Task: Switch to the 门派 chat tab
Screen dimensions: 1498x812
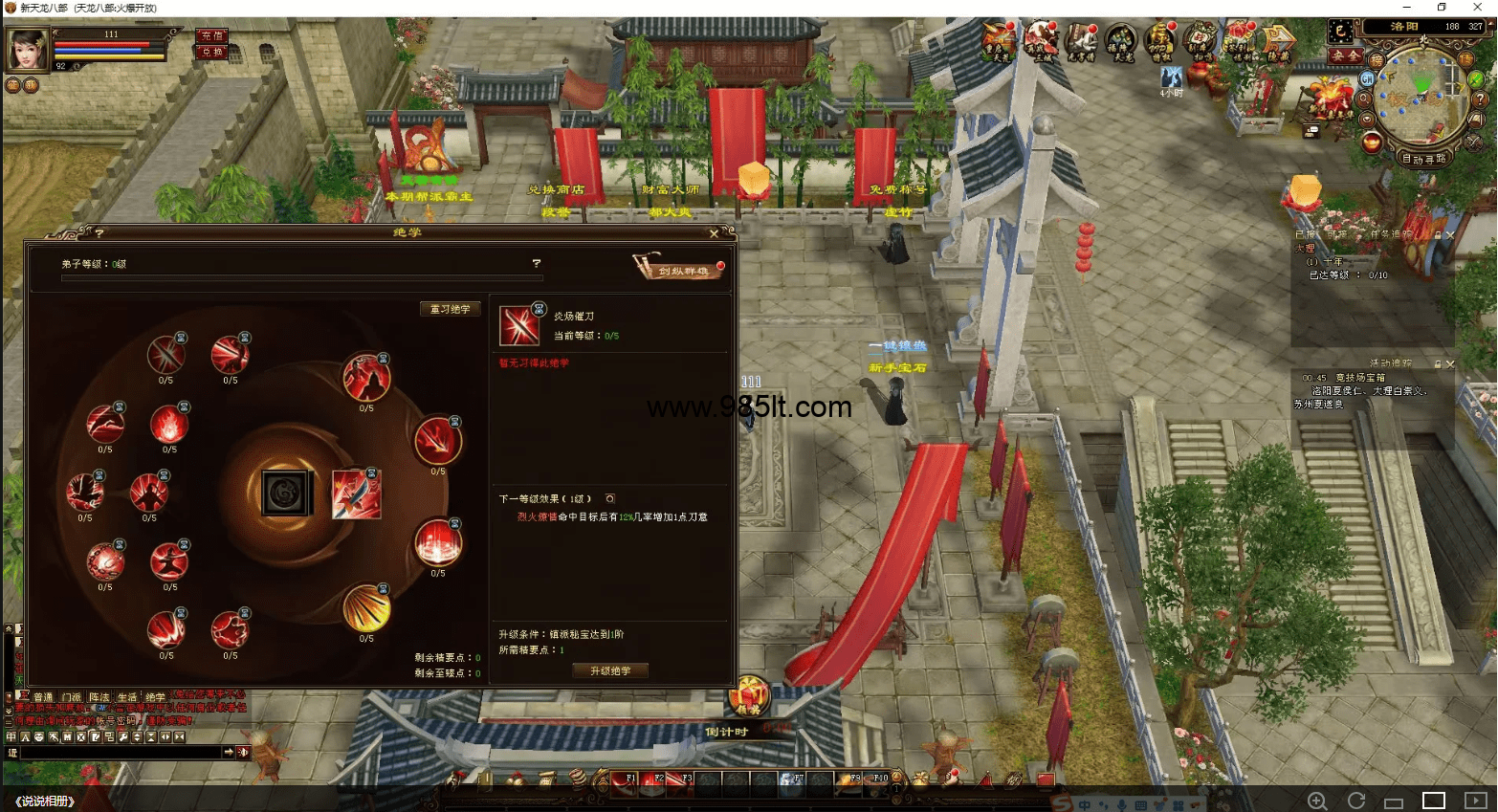Action: point(72,697)
